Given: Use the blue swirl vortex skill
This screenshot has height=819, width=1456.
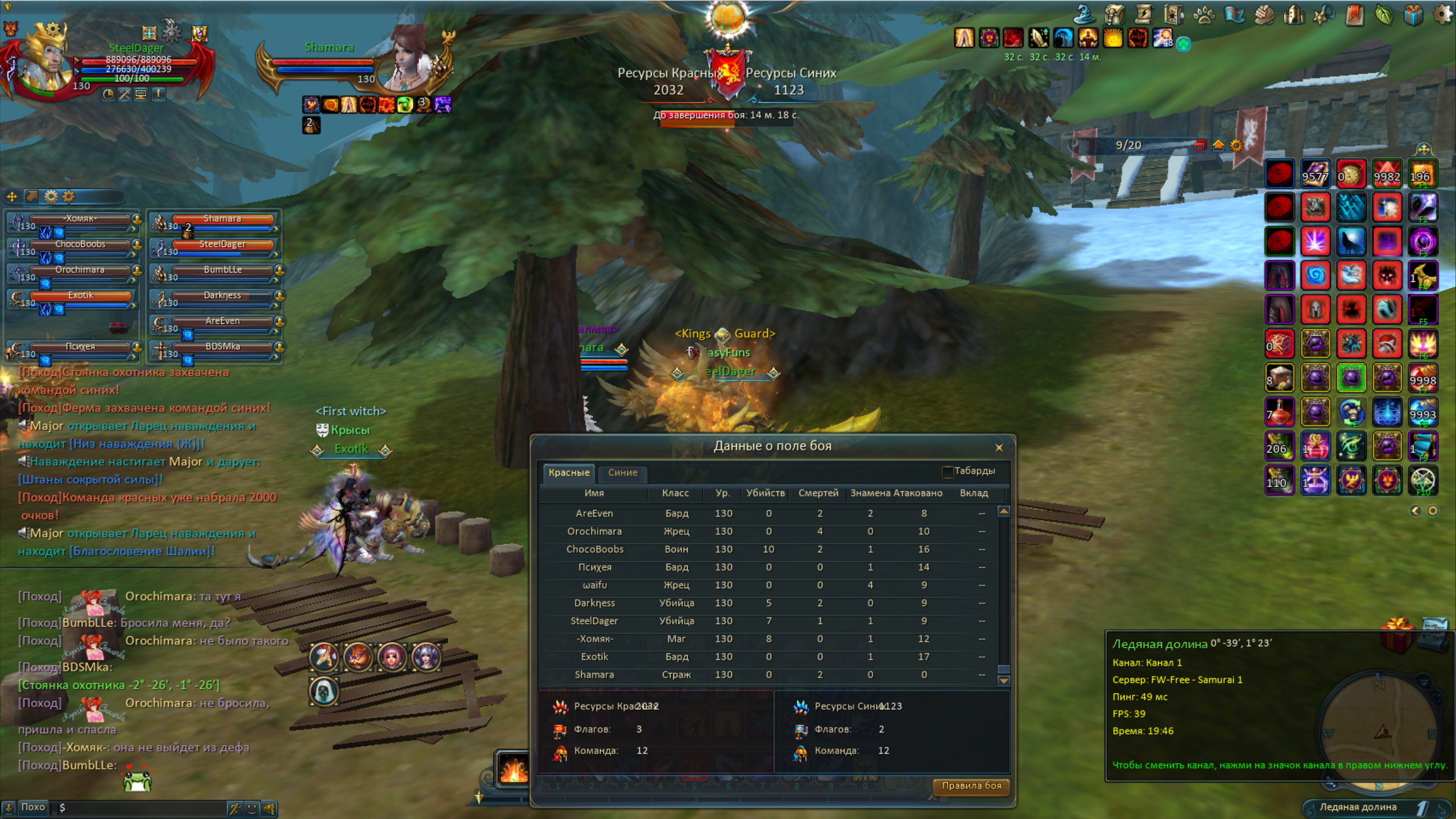Looking at the screenshot, I should coord(1316,276).
